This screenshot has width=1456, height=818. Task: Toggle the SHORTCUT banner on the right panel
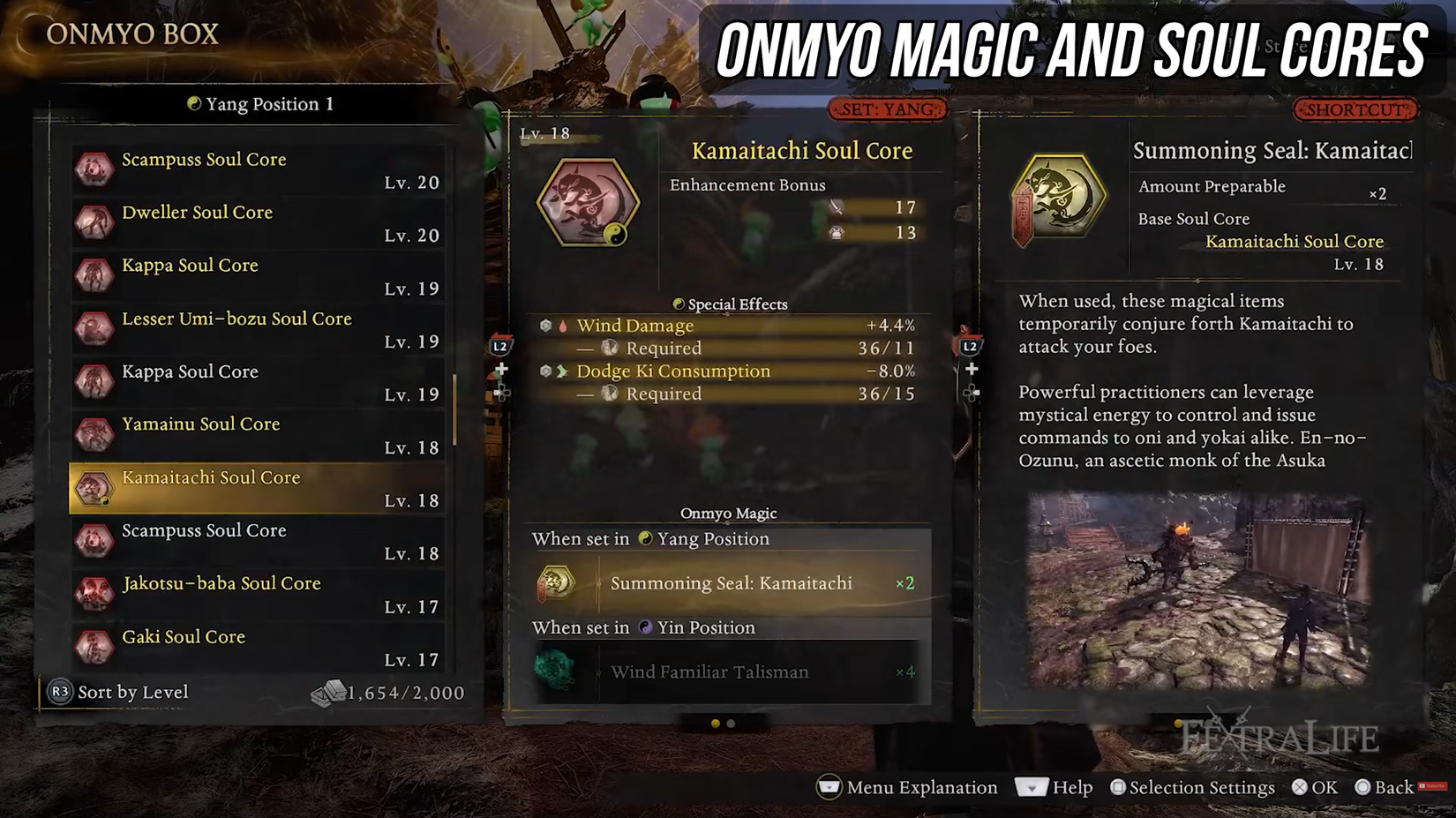click(1354, 109)
